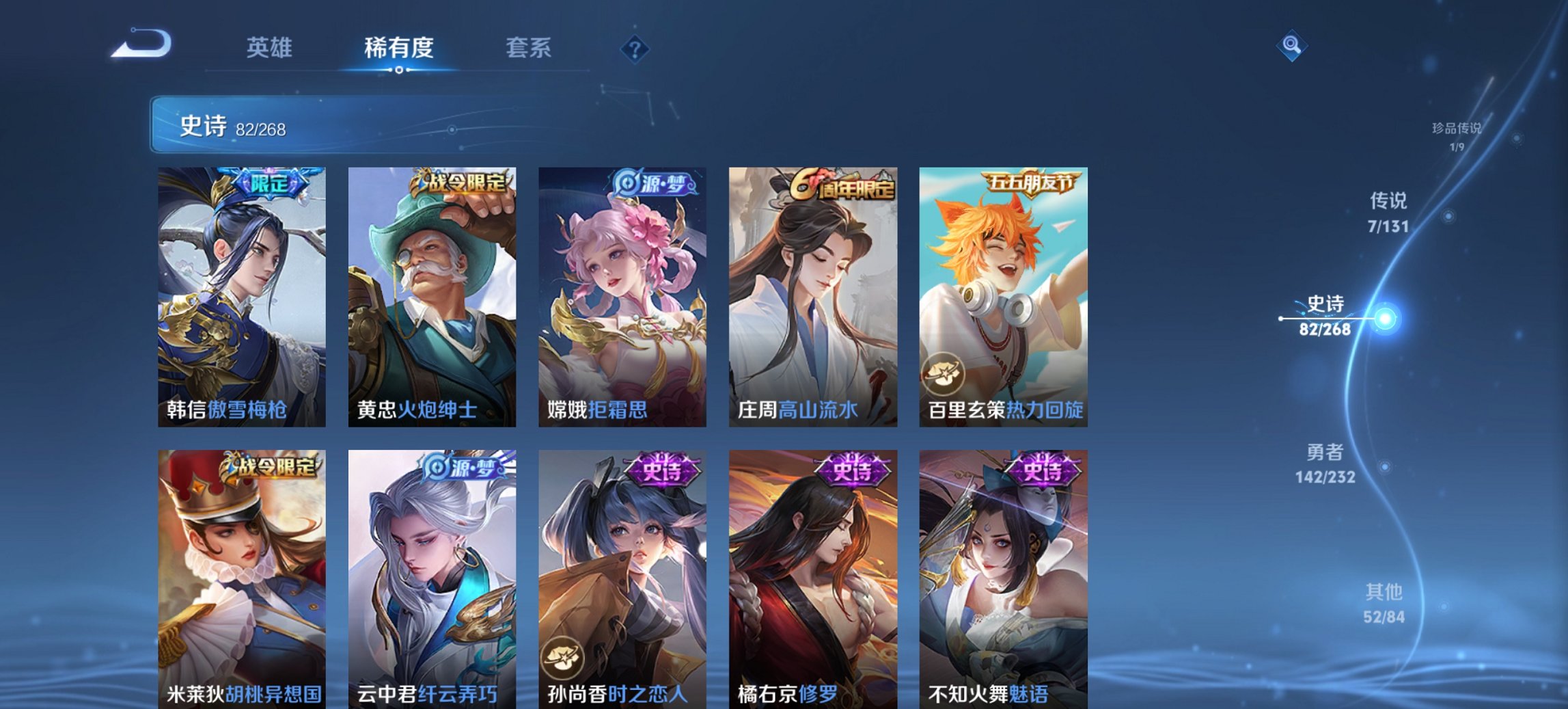Open the help question mark icon
The width and height of the screenshot is (1568, 709).
[x=634, y=49]
